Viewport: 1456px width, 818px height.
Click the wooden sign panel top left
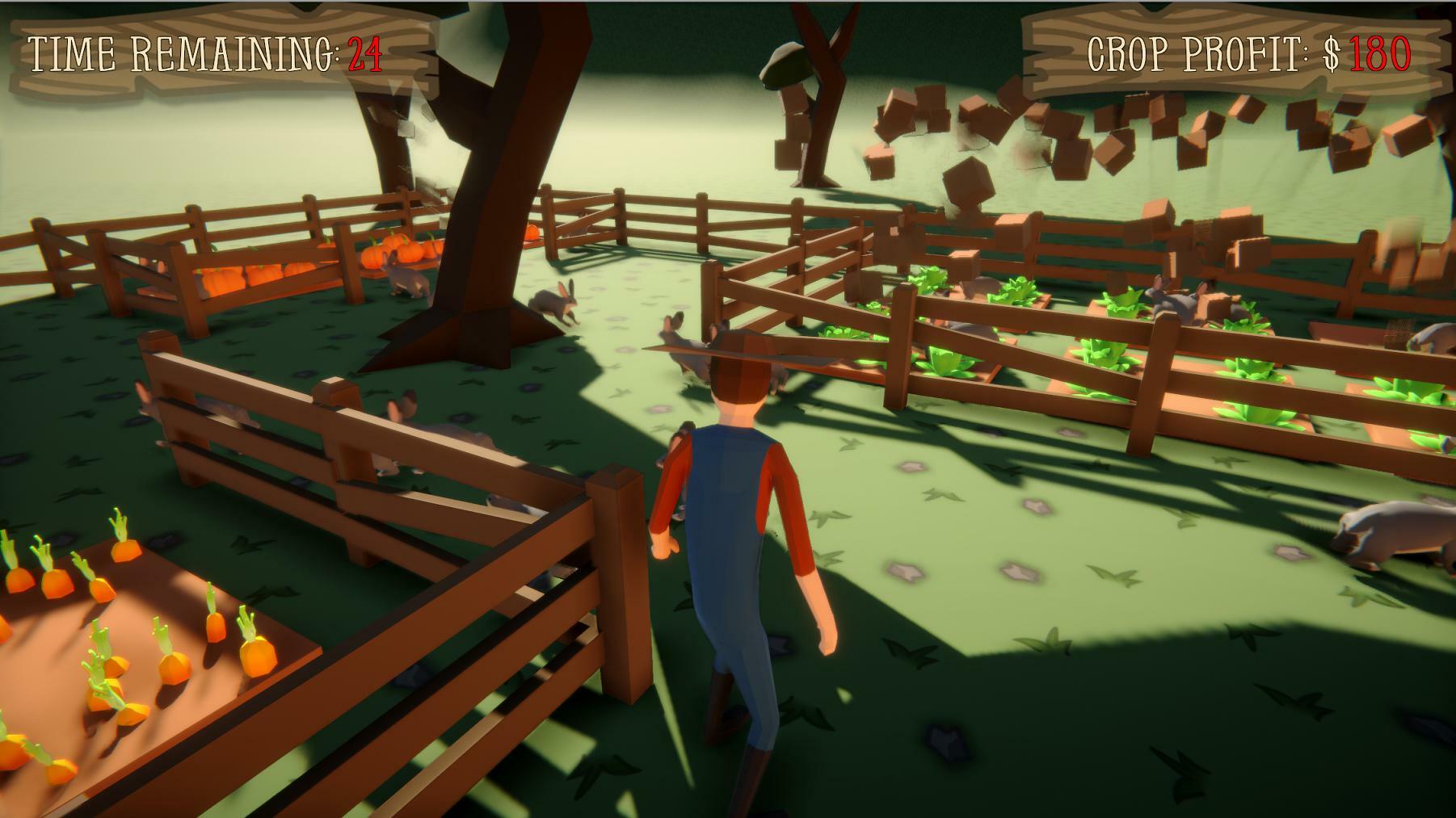pos(210,50)
